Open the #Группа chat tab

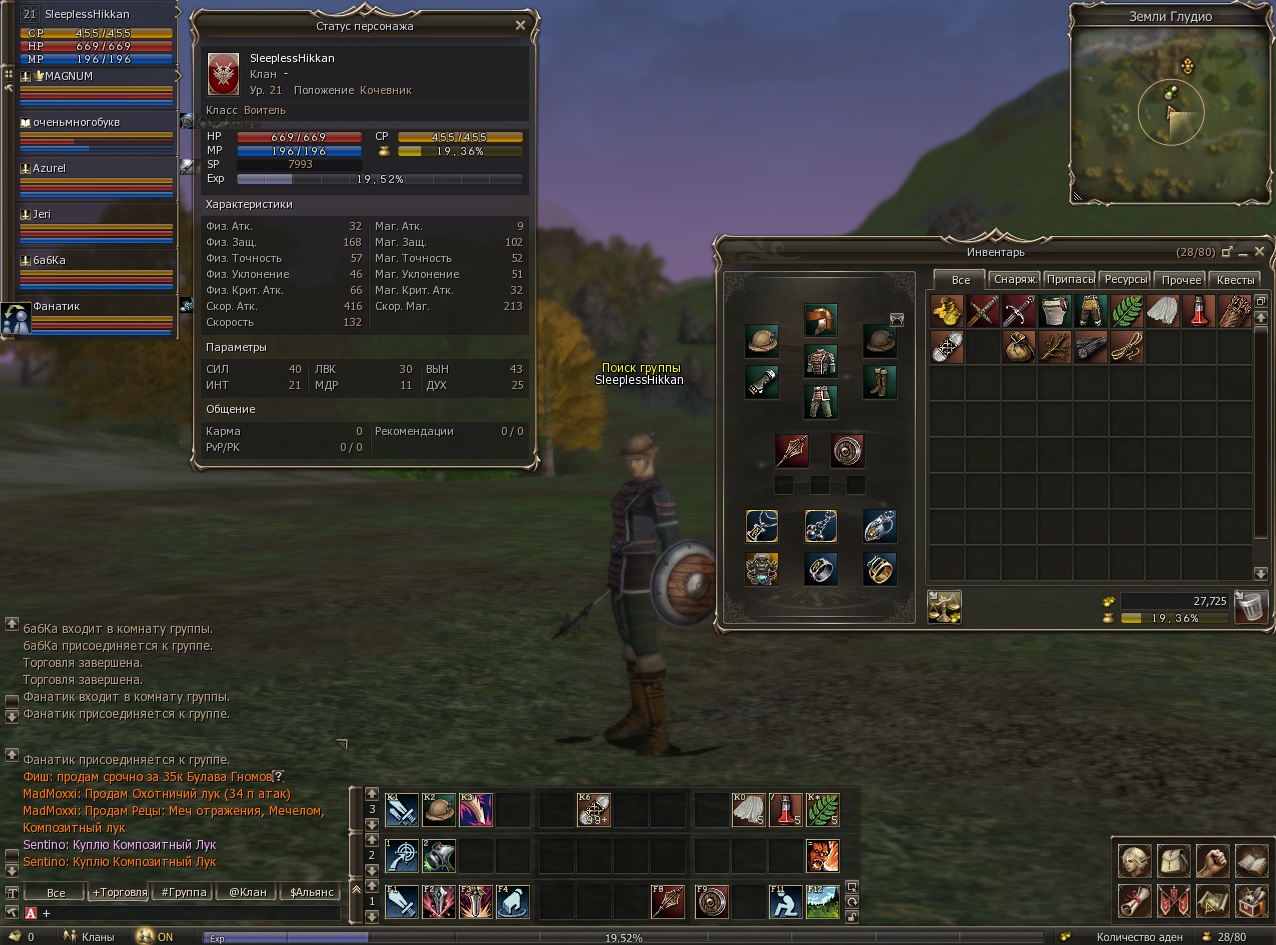click(184, 892)
